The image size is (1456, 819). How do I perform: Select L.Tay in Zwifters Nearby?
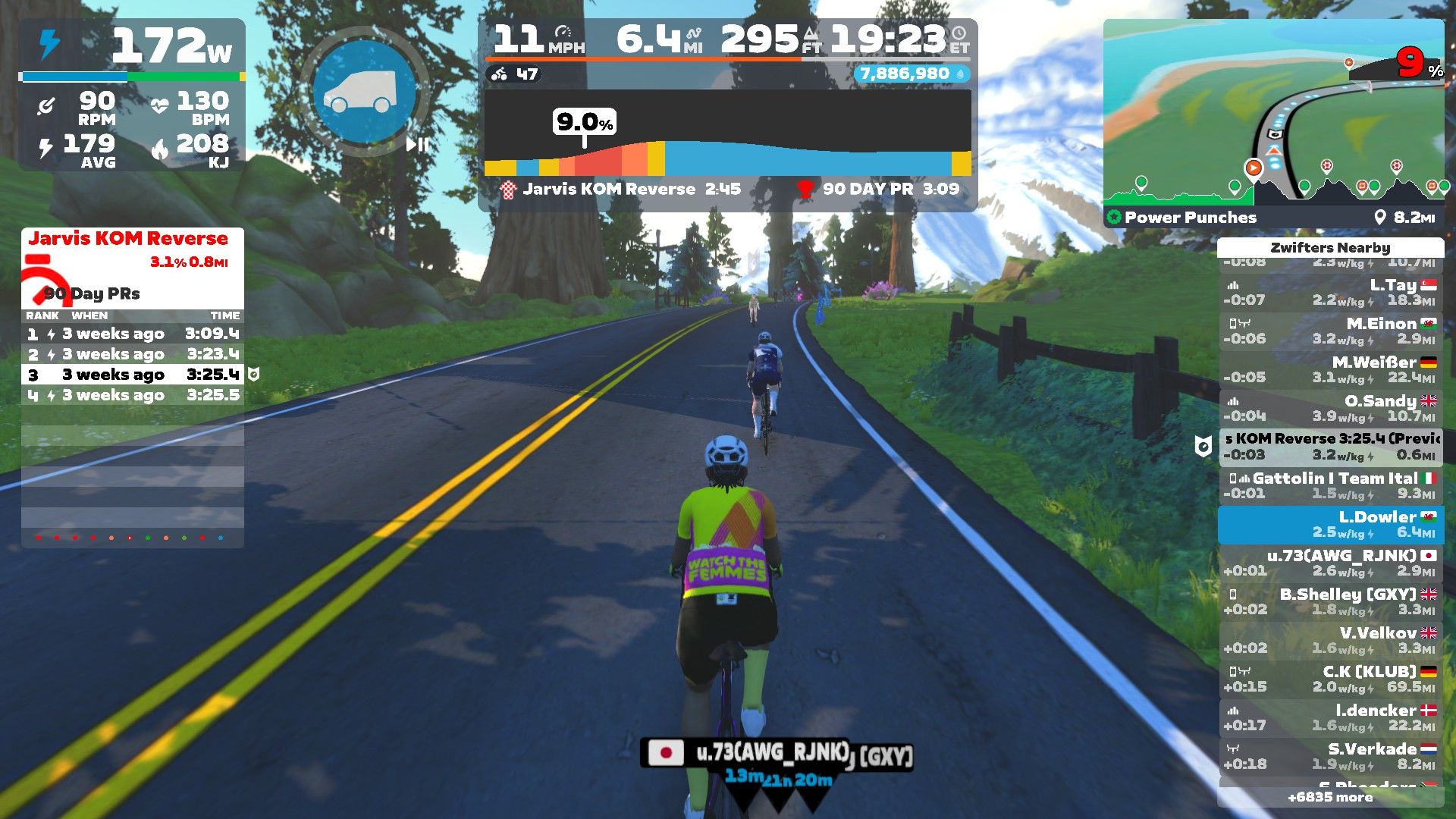click(1331, 293)
